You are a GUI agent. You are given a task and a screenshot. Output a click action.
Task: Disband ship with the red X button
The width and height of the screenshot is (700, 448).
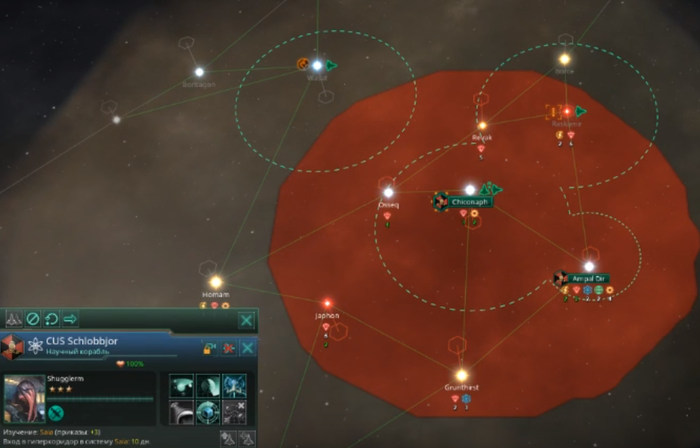[x=228, y=348]
